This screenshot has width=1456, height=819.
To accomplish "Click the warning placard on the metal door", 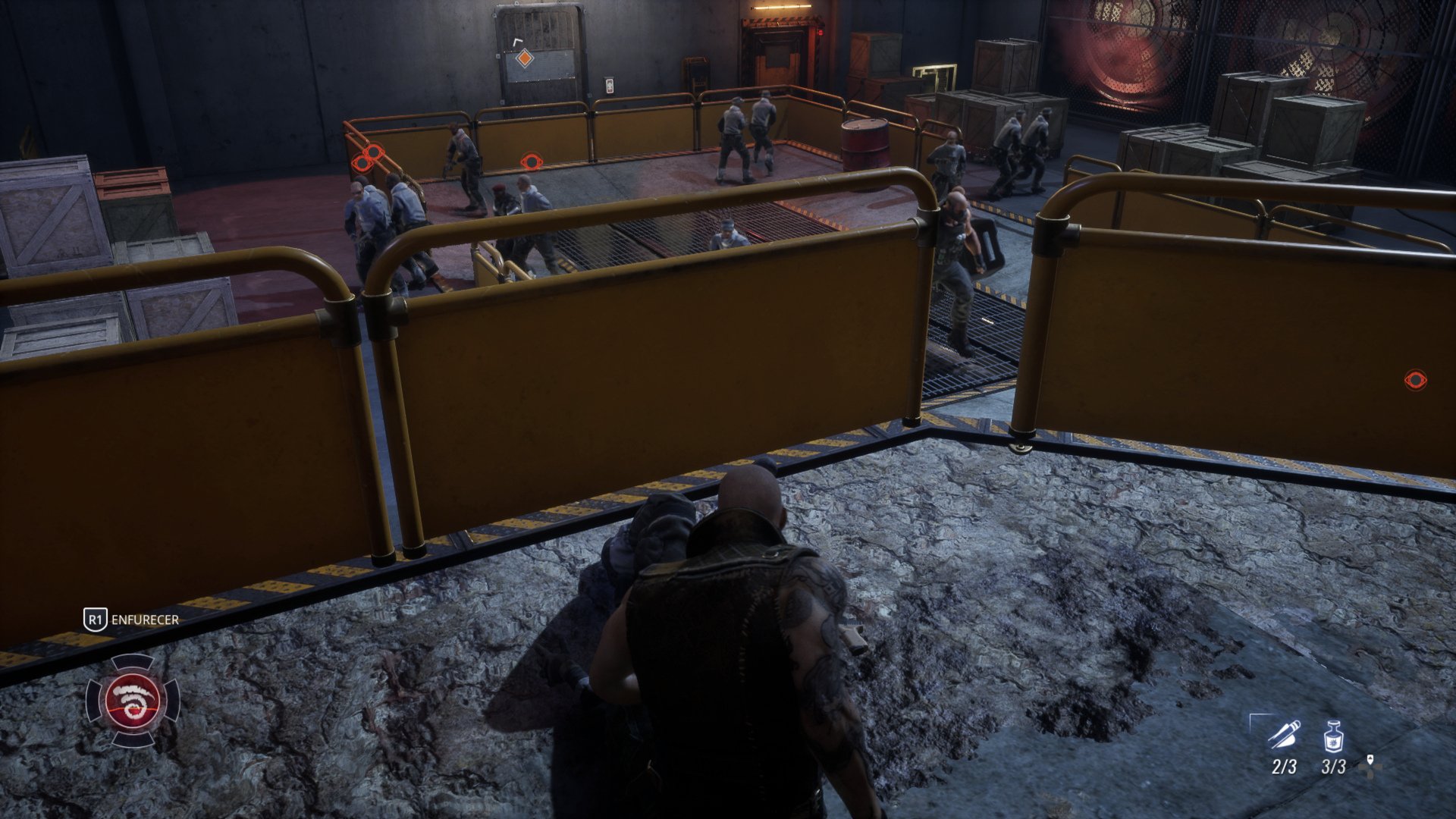I will click(610, 86).
